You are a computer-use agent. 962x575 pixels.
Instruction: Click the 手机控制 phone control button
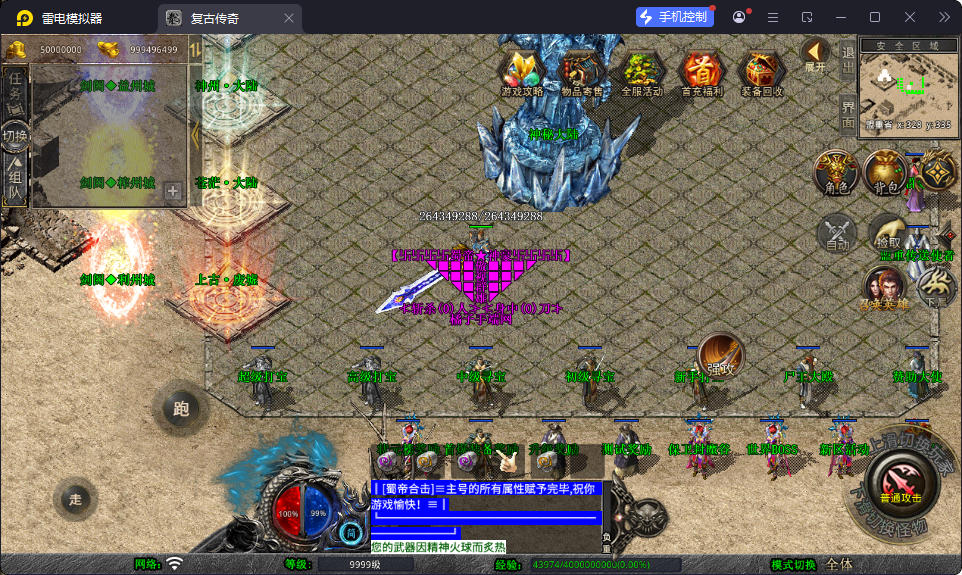tap(674, 17)
